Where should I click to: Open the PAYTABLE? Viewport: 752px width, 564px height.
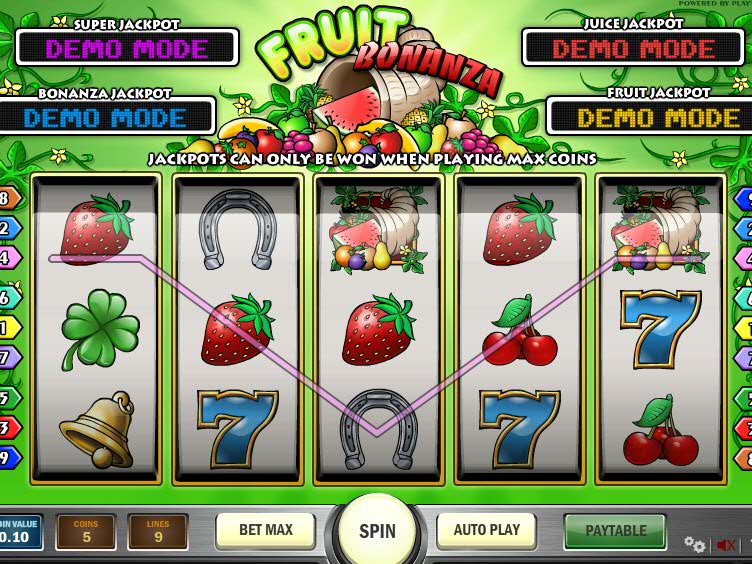(615, 531)
